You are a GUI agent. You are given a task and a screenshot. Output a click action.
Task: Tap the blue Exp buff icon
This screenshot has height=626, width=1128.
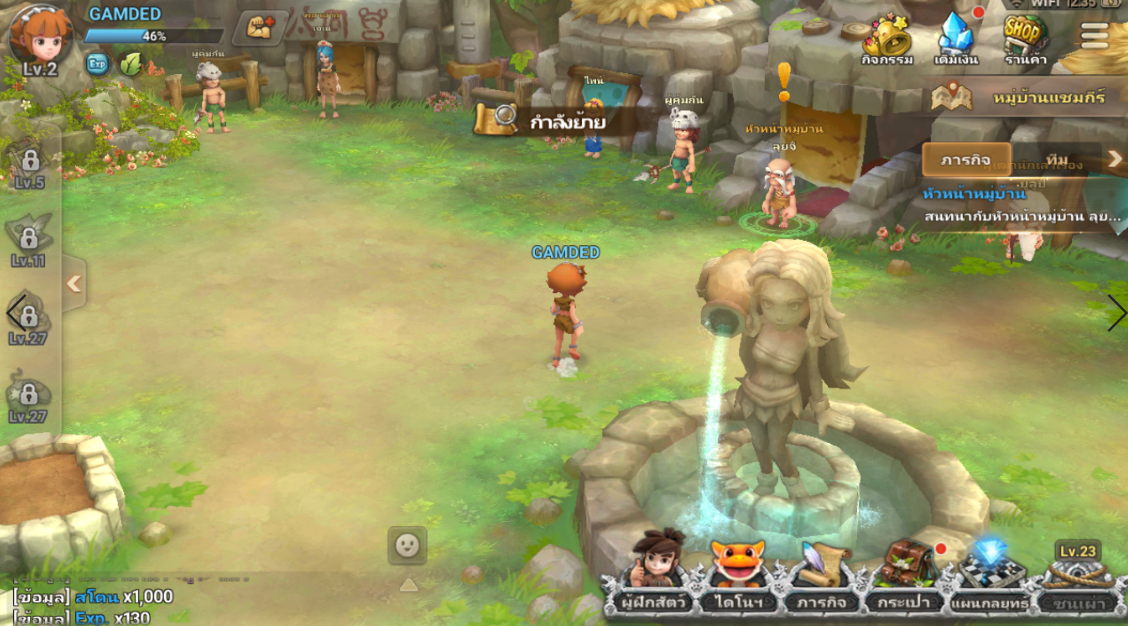click(x=97, y=64)
